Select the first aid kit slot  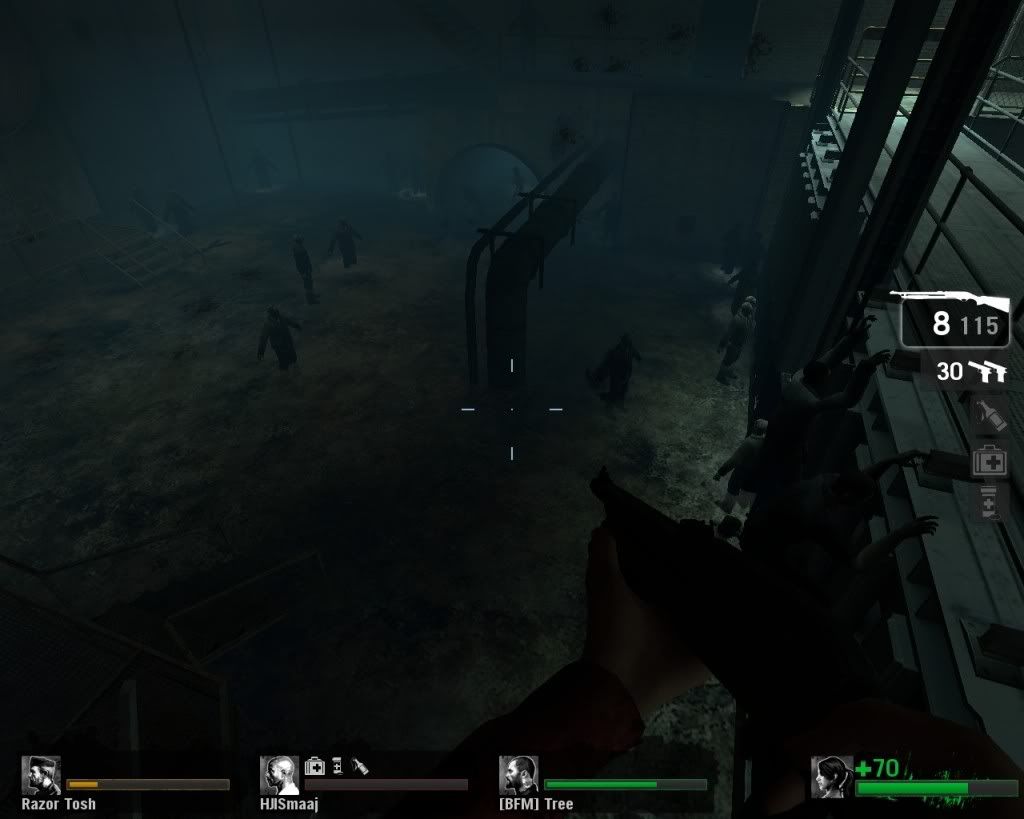[x=988, y=462]
